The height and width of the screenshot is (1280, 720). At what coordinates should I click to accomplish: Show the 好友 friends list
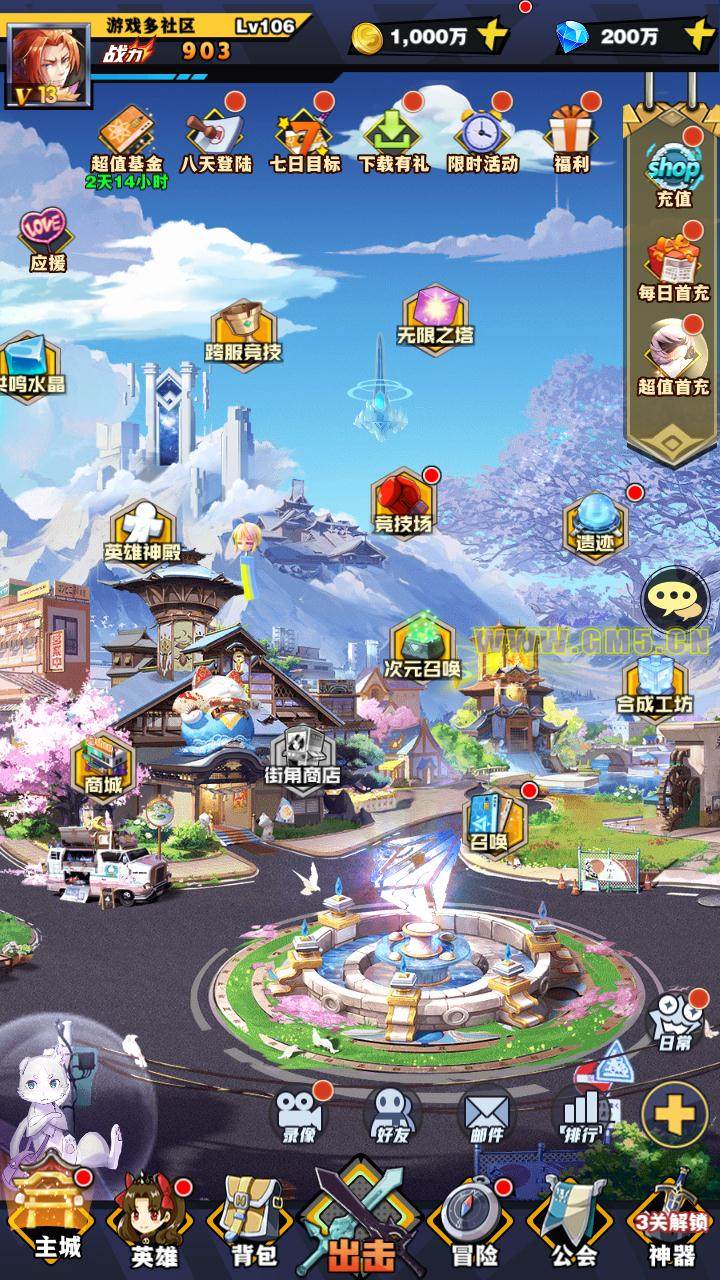coord(391,1115)
